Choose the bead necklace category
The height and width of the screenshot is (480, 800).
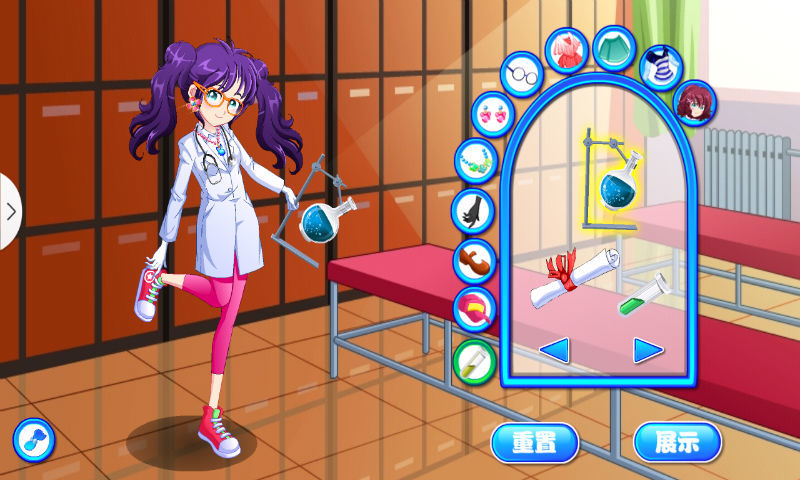(x=476, y=160)
